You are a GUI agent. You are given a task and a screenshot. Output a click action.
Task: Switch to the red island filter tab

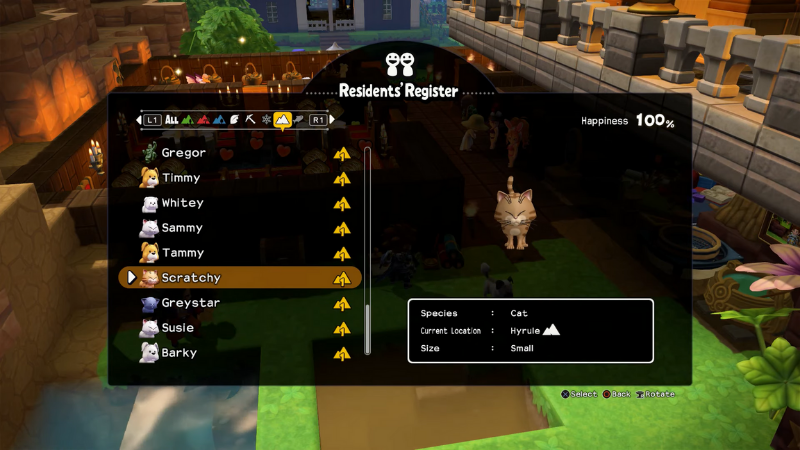[203, 120]
